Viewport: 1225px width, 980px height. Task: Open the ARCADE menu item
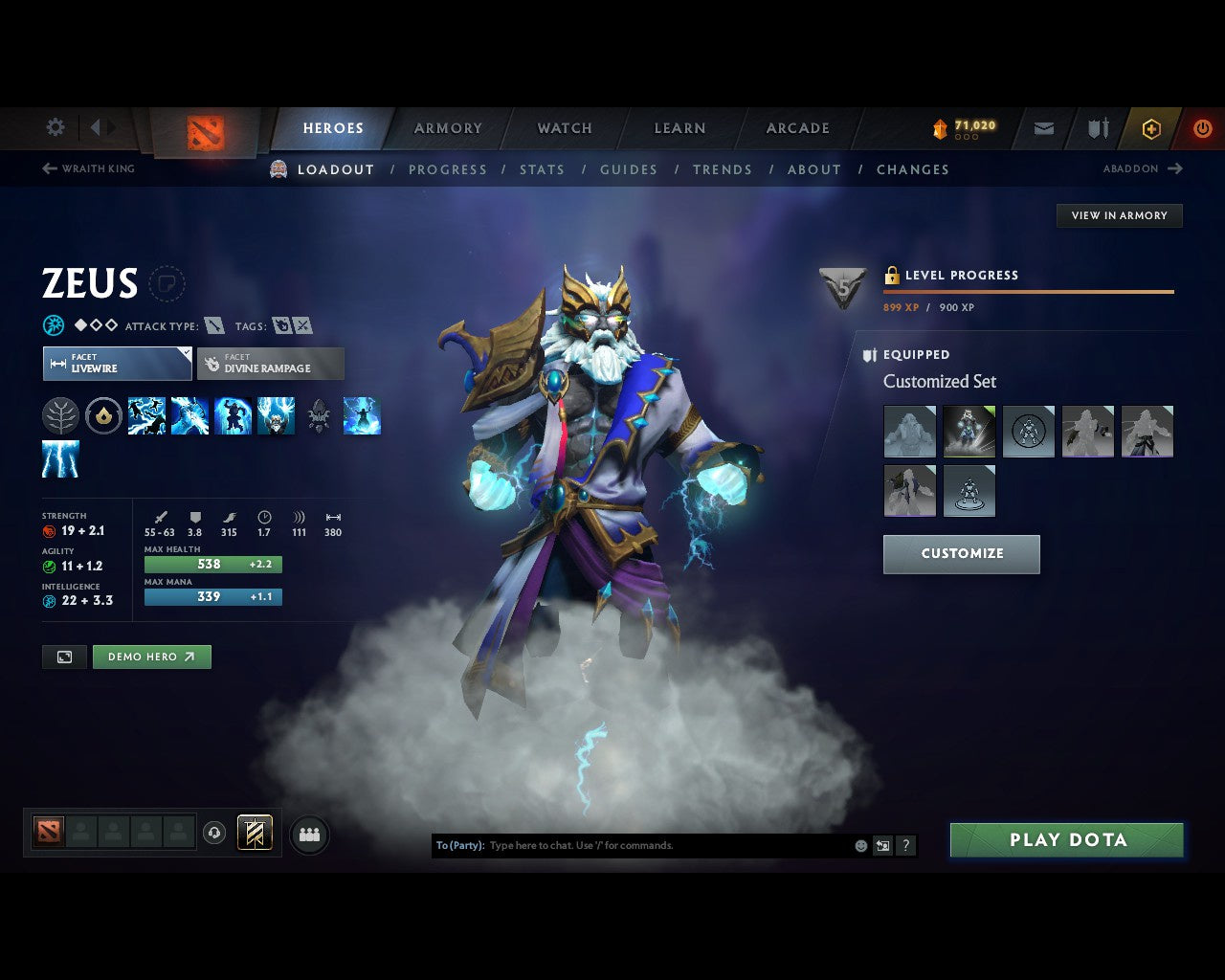[x=796, y=127]
